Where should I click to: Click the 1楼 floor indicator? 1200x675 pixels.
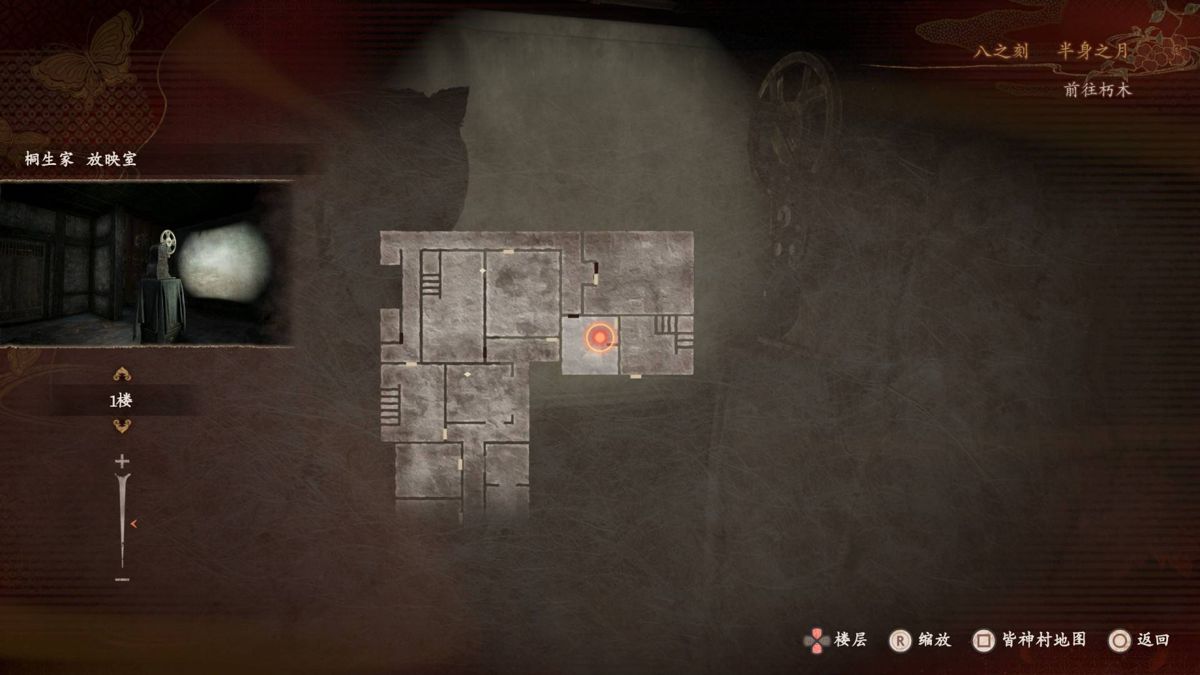pos(122,401)
